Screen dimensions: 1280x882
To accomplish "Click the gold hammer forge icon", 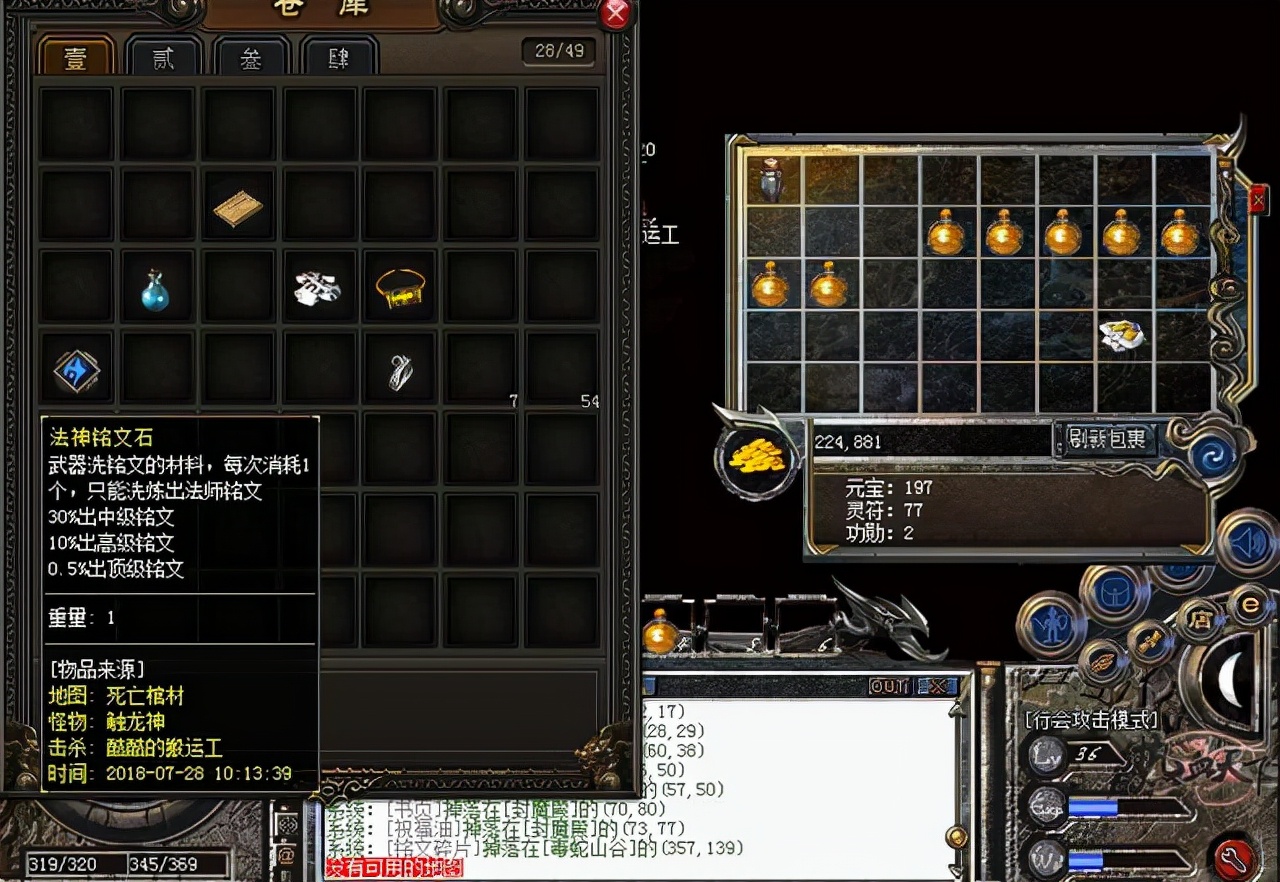I will [1148, 643].
